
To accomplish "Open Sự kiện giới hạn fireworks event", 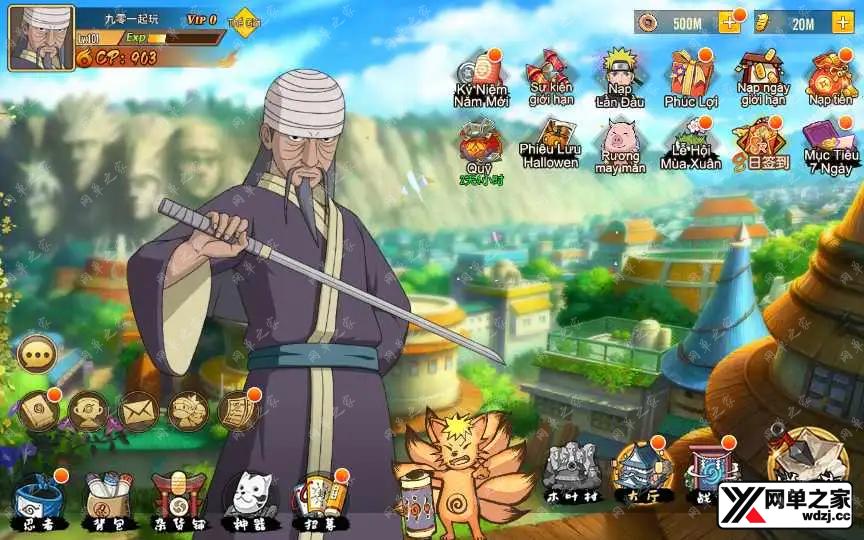I will pyautogui.click(x=549, y=74).
